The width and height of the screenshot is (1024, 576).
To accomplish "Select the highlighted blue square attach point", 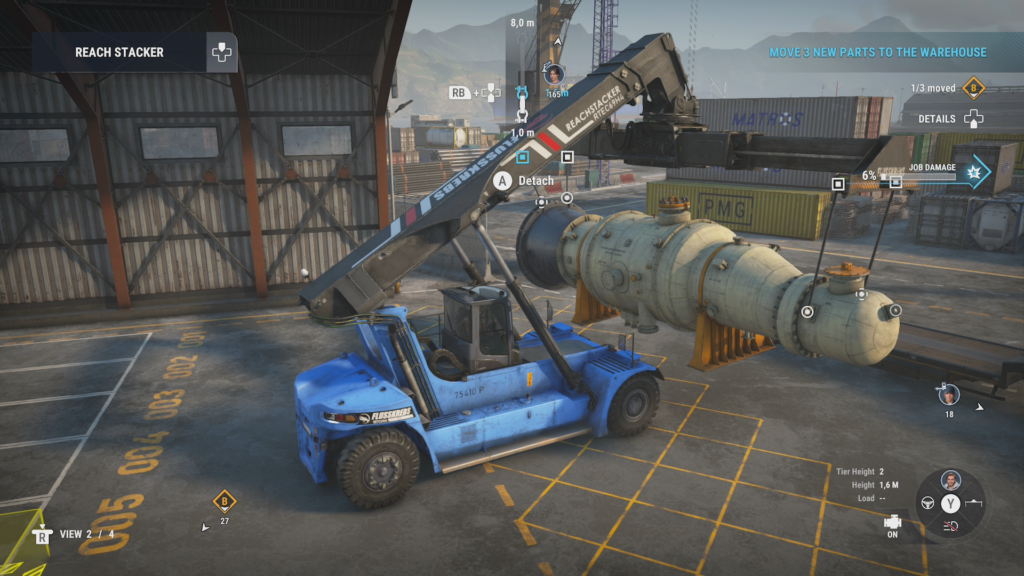I will [522, 157].
